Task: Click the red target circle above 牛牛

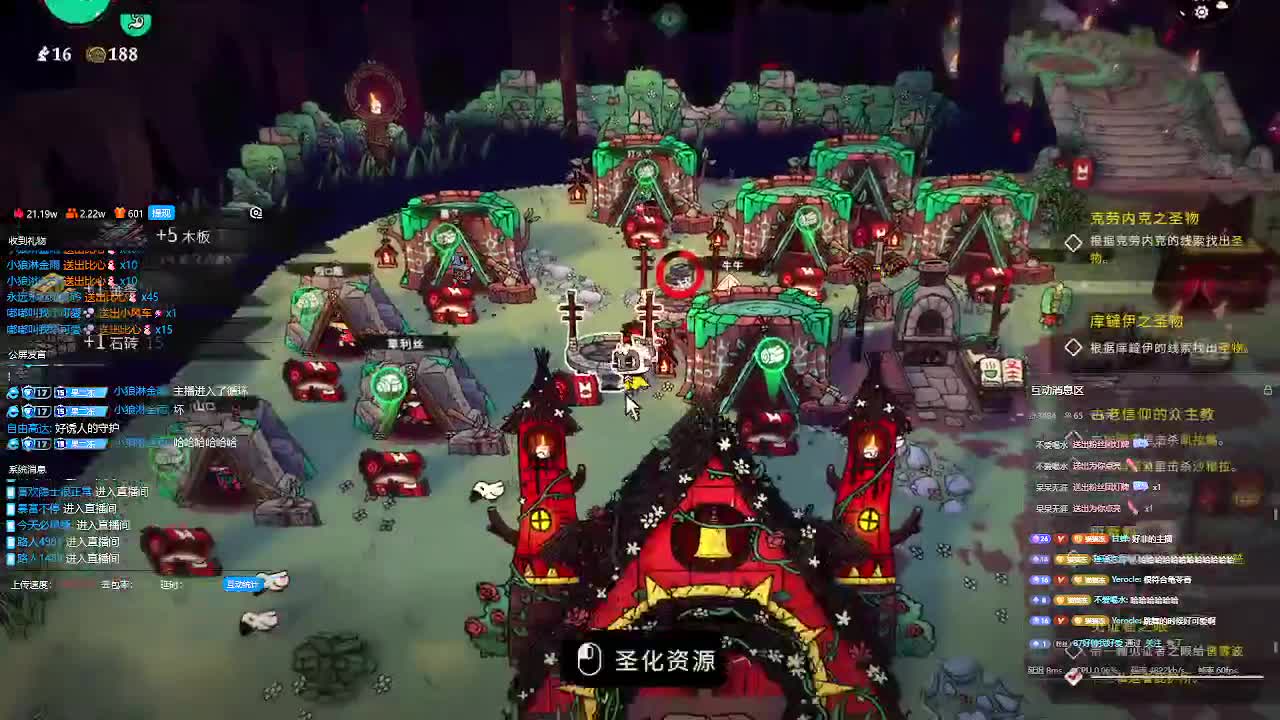Action: [x=680, y=270]
